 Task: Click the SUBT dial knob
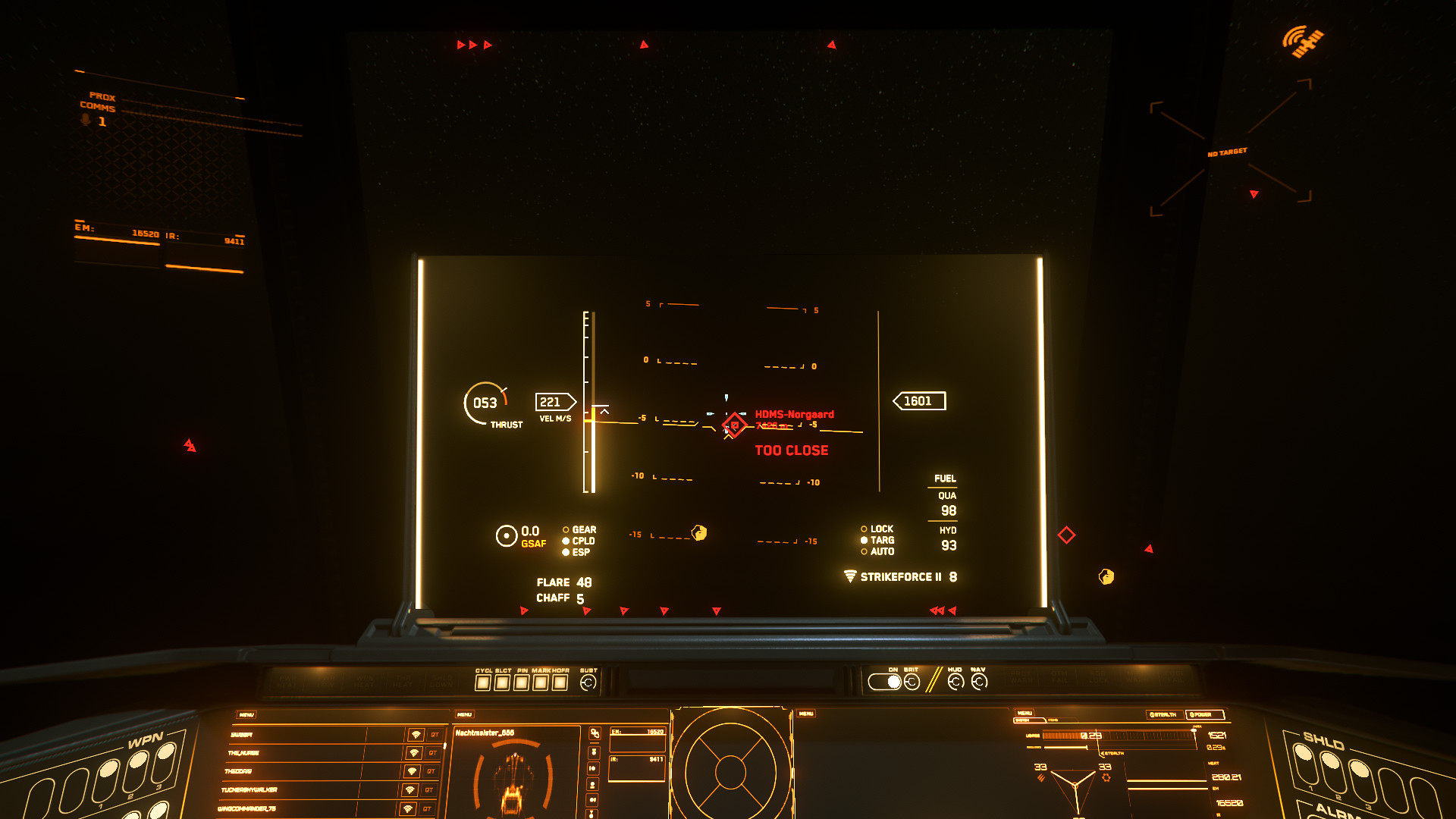pos(588,682)
